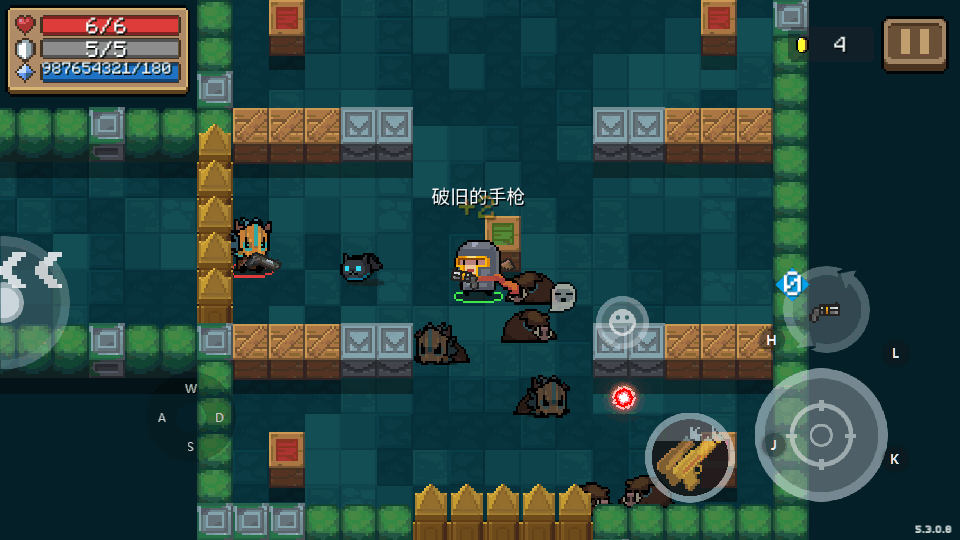
Task: Tap the crosshair attack button
Action: click(x=820, y=435)
